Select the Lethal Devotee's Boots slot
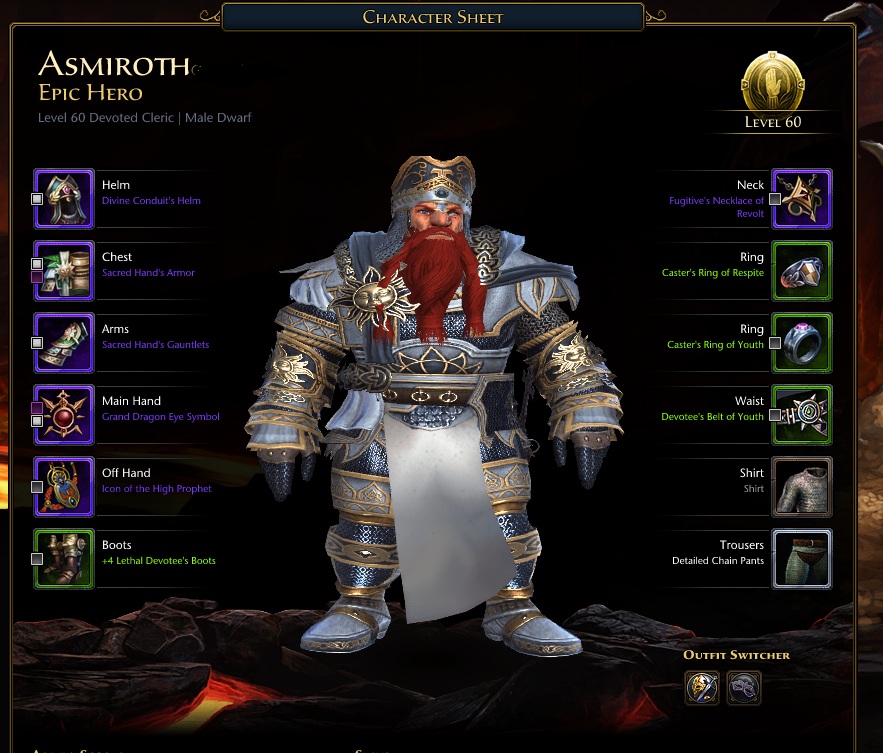883x753 pixels. point(65,559)
